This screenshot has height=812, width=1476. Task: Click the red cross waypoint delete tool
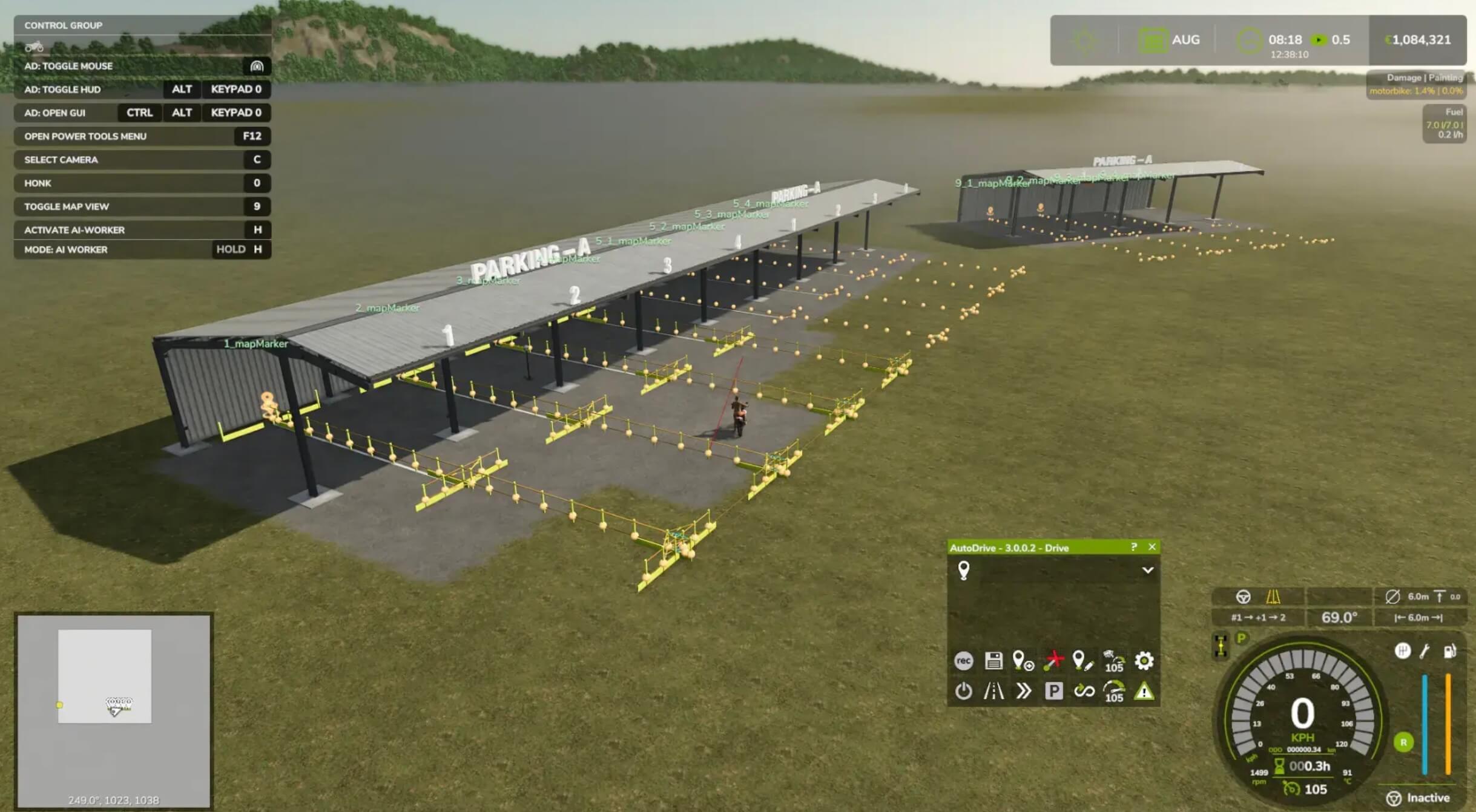[1053, 661]
